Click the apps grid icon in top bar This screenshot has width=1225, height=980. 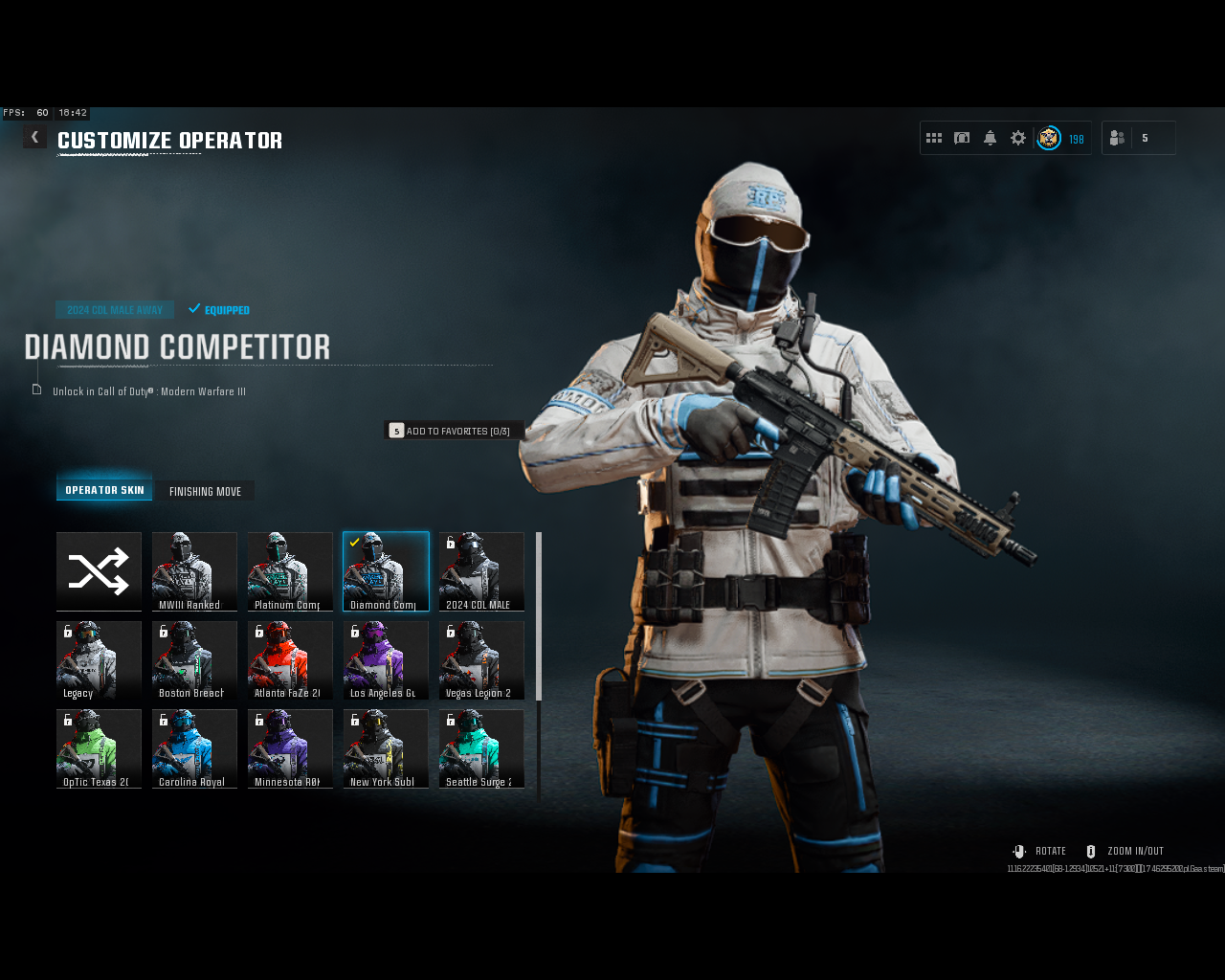[x=933, y=137]
